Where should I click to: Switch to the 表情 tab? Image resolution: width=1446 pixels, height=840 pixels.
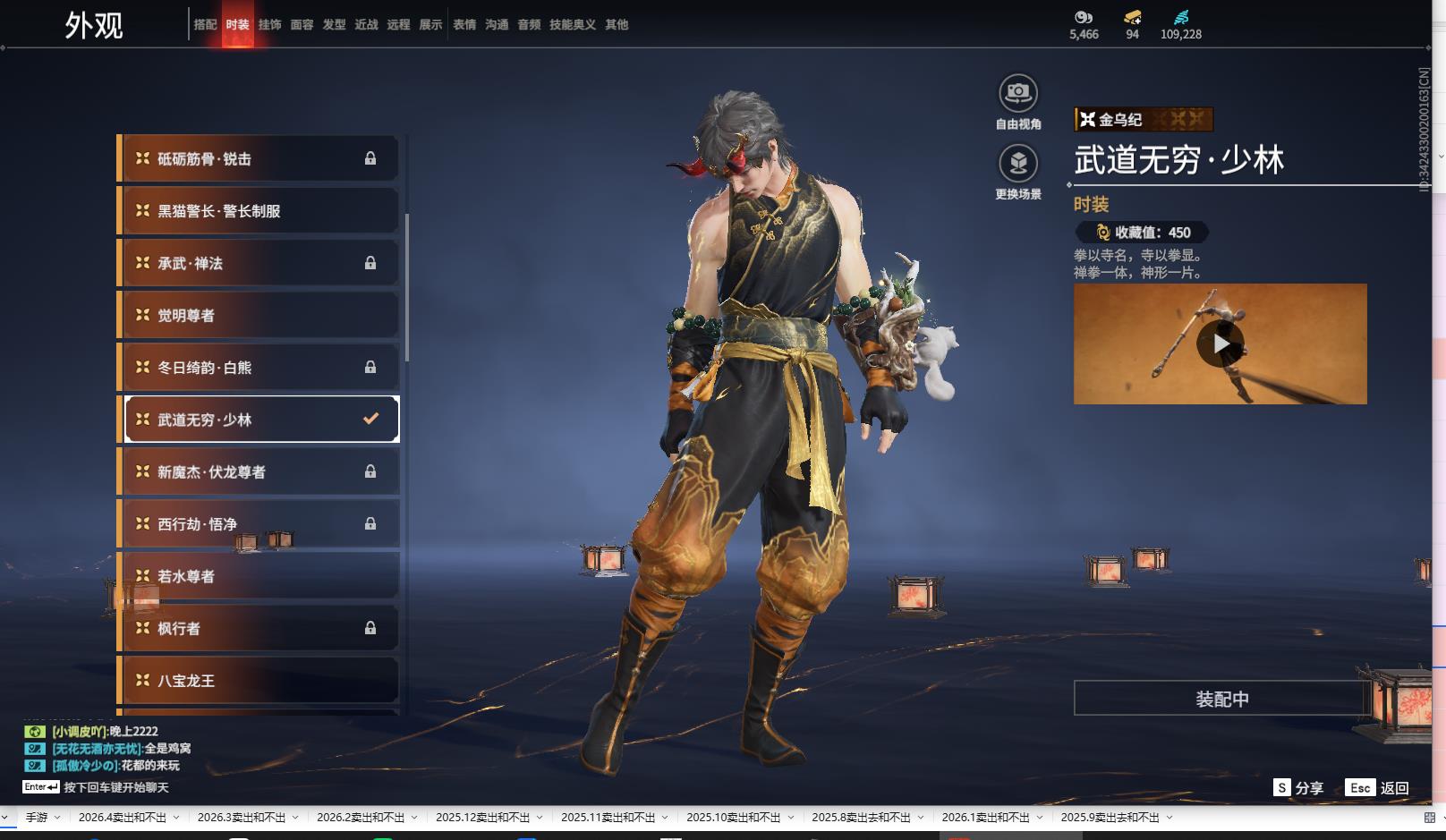click(464, 24)
